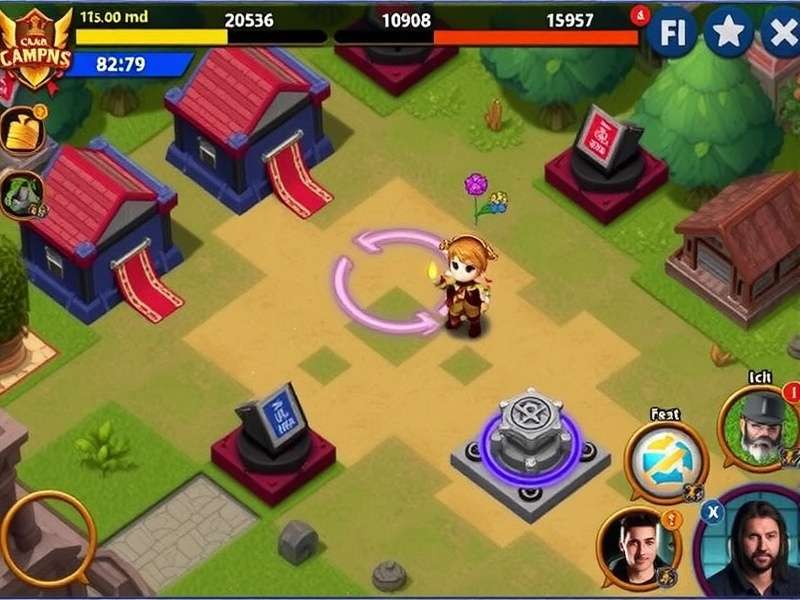Activate the Feat ability bubble
Screen dimensions: 800x600
666,460
